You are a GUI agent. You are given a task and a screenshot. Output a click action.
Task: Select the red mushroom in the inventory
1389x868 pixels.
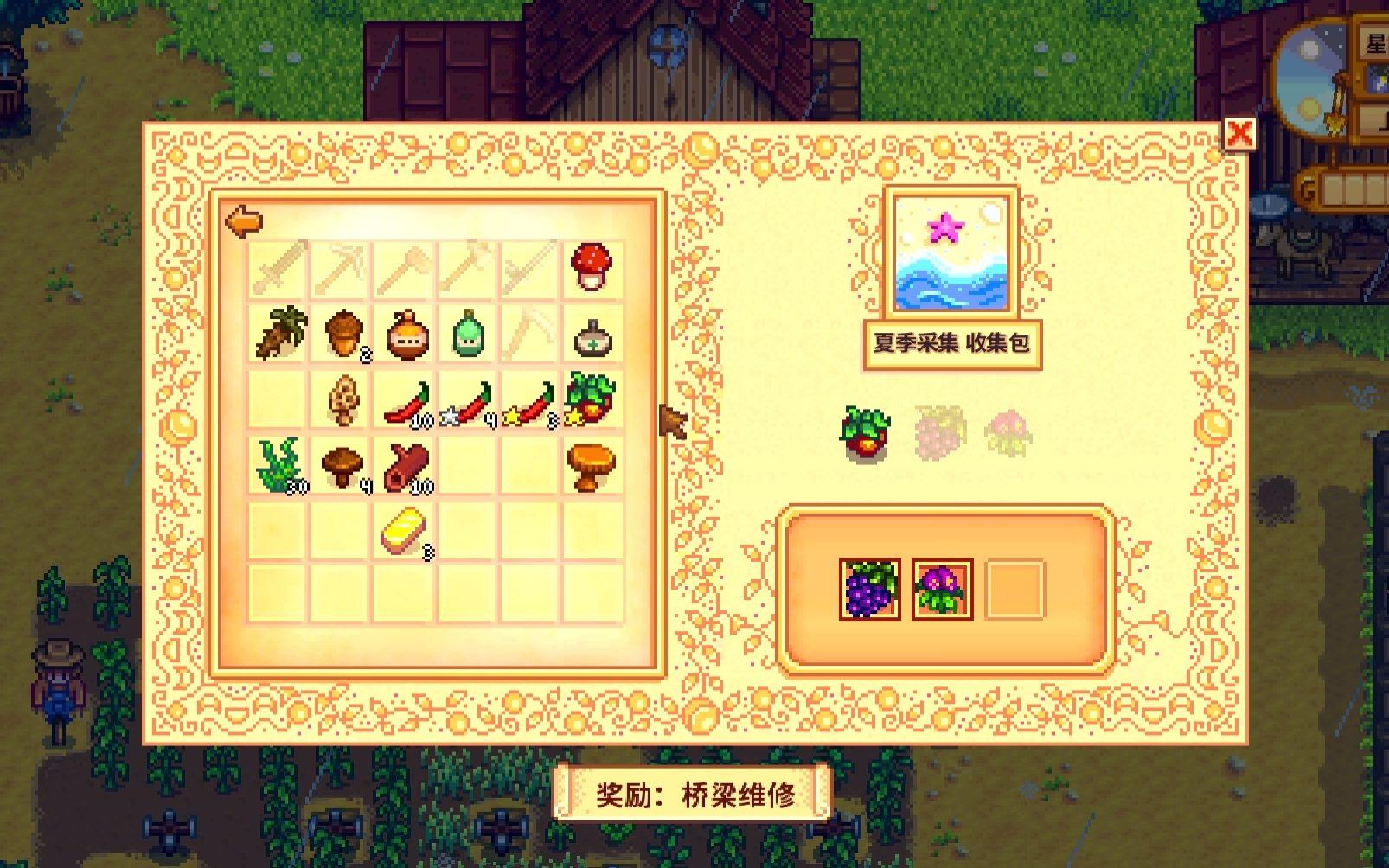click(x=591, y=265)
